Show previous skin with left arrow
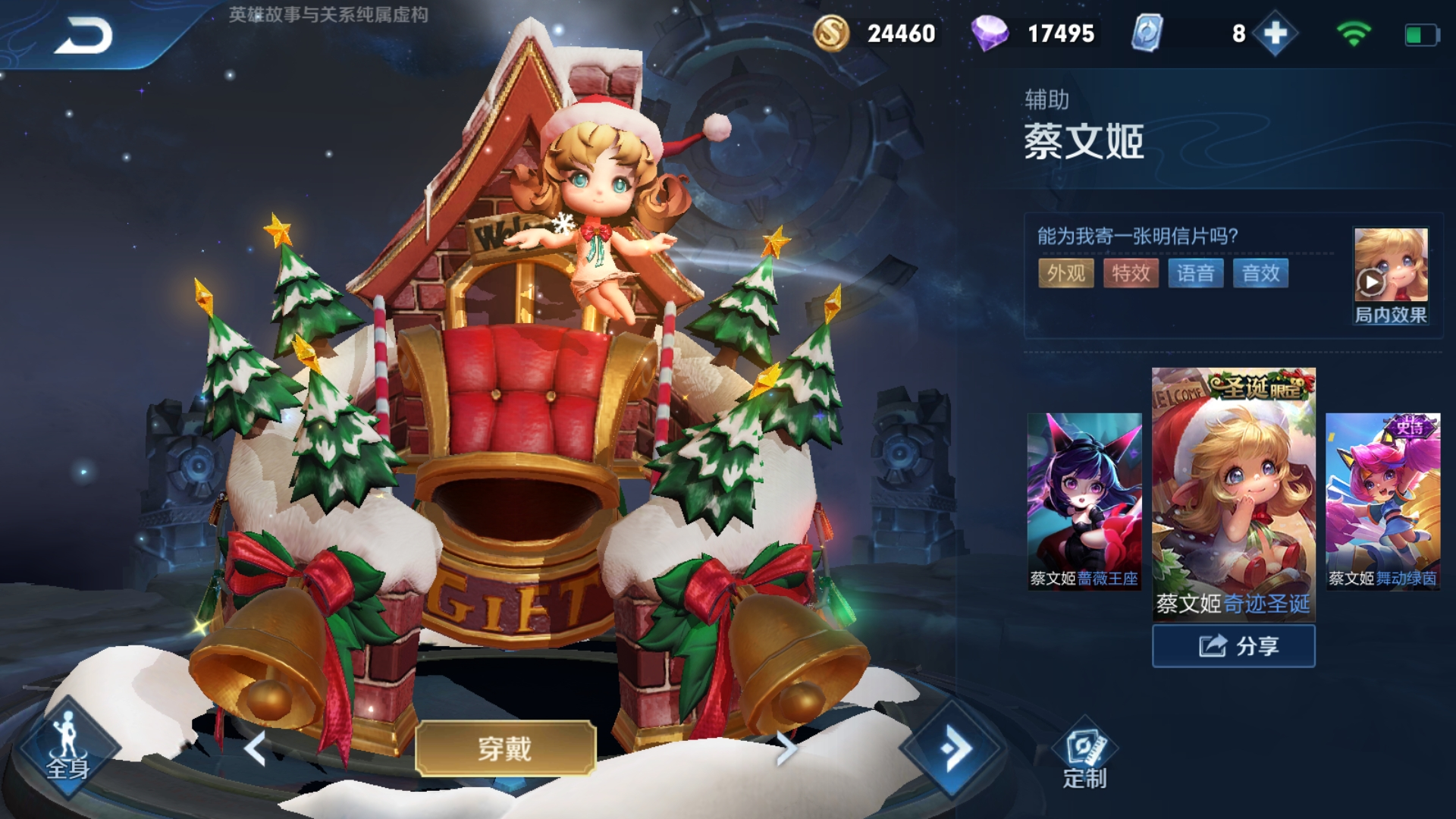 click(256, 749)
